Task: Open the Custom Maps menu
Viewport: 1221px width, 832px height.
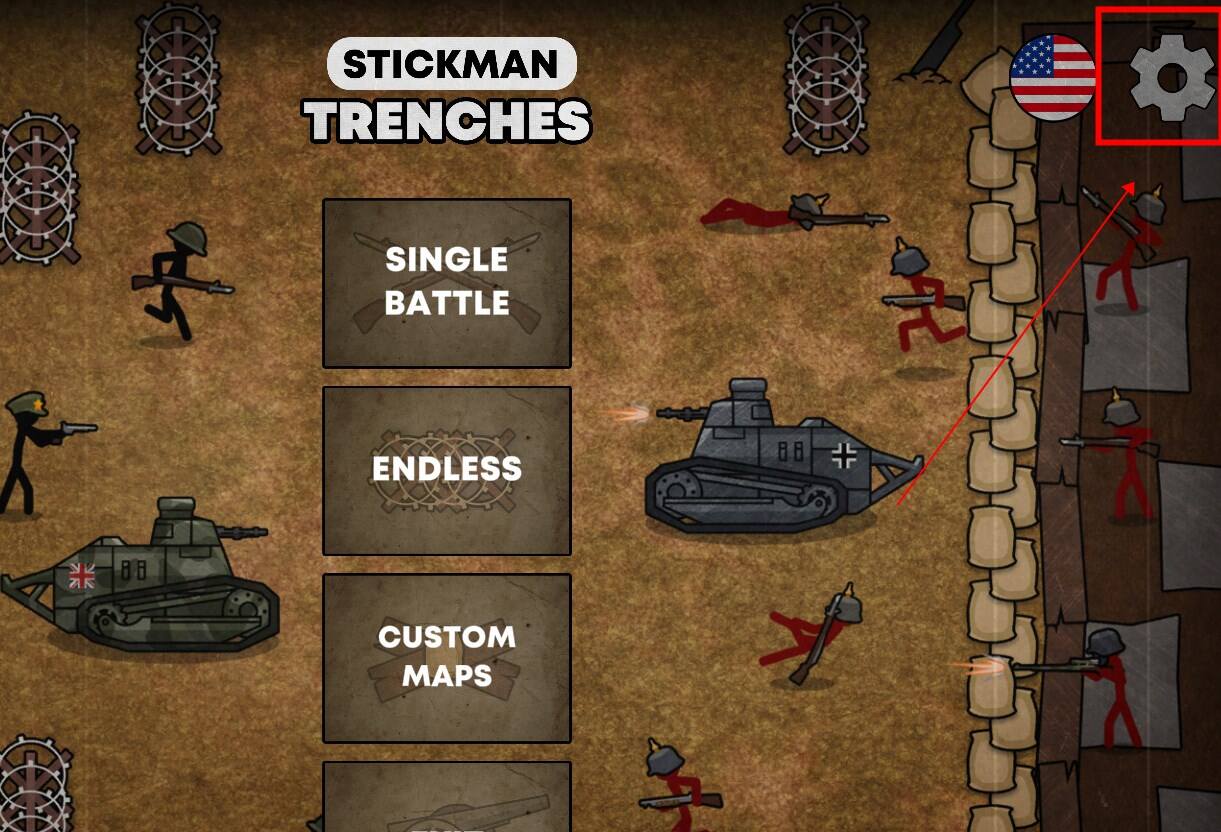Action: 446,657
